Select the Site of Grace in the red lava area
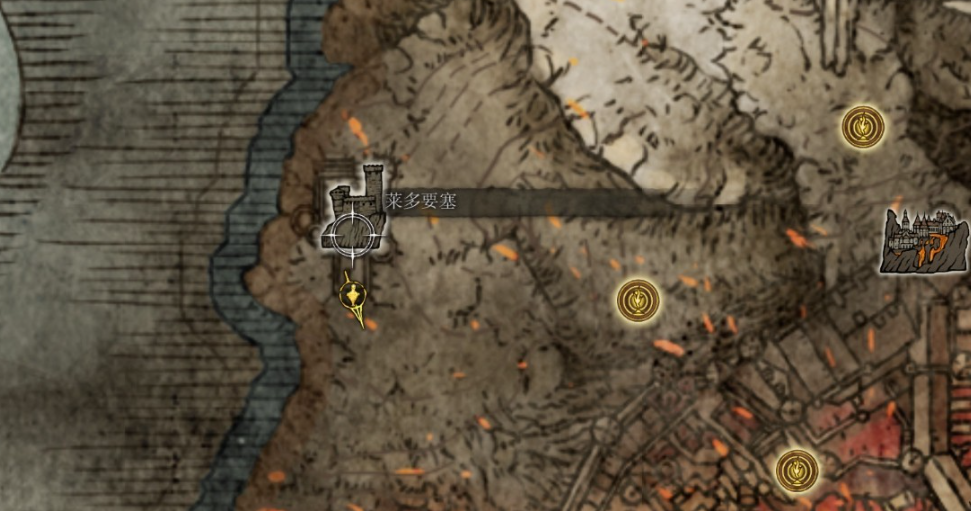The image size is (971, 511). (797, 469)
